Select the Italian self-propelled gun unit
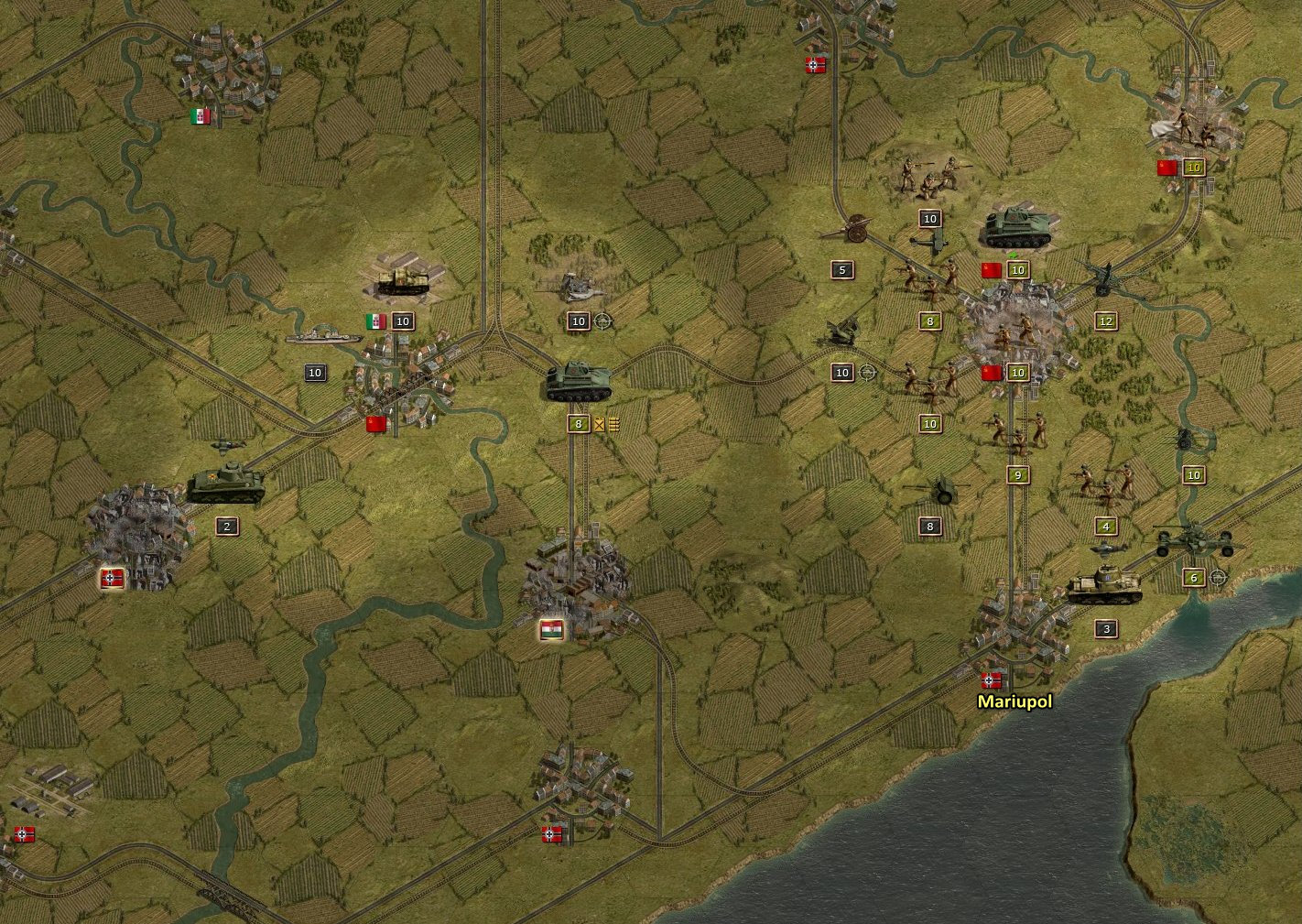The height and width of the screenshot is (924, 1302). [402, 280]
